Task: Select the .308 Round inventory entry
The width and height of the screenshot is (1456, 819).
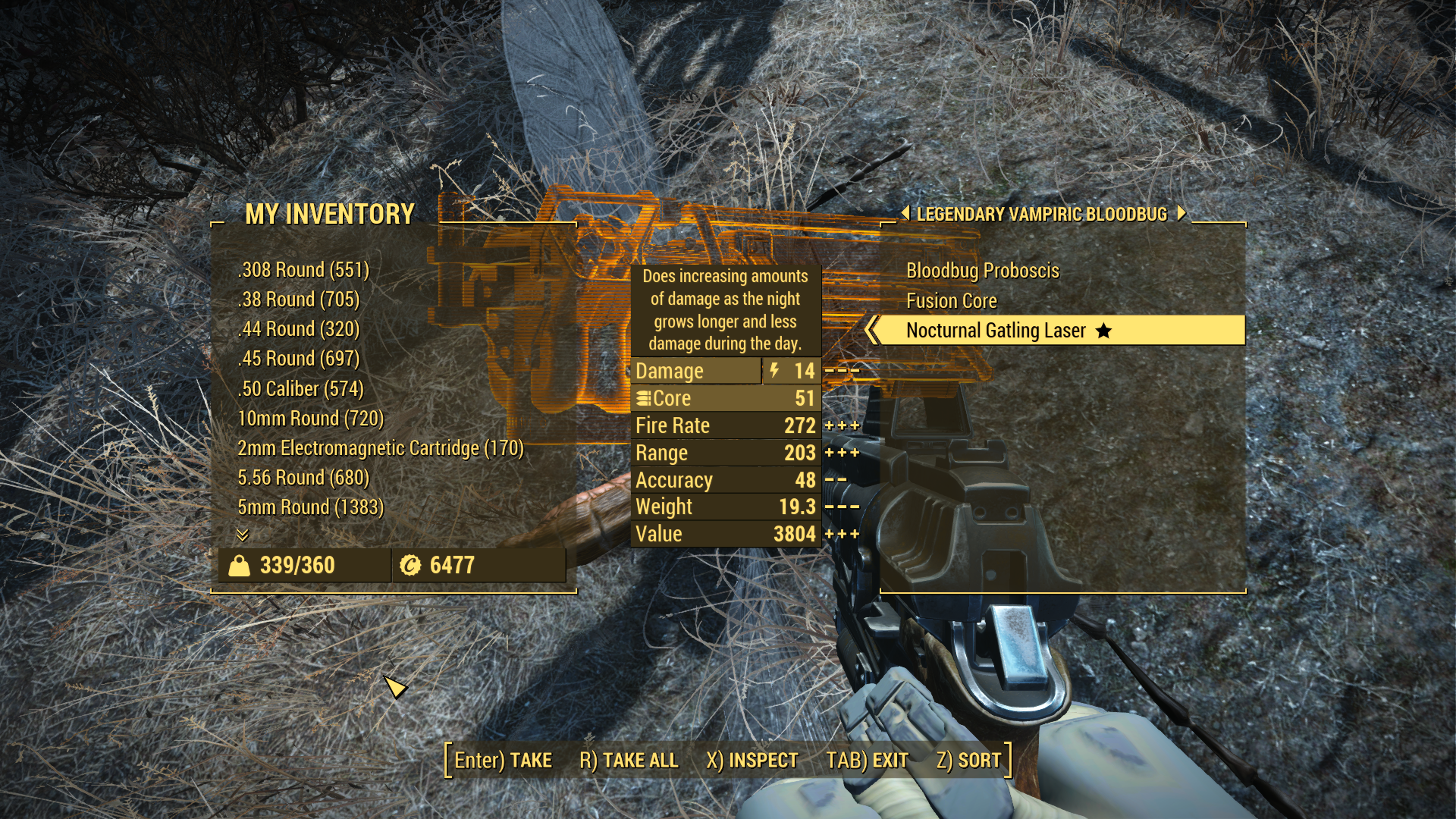Action: point(303,270)
